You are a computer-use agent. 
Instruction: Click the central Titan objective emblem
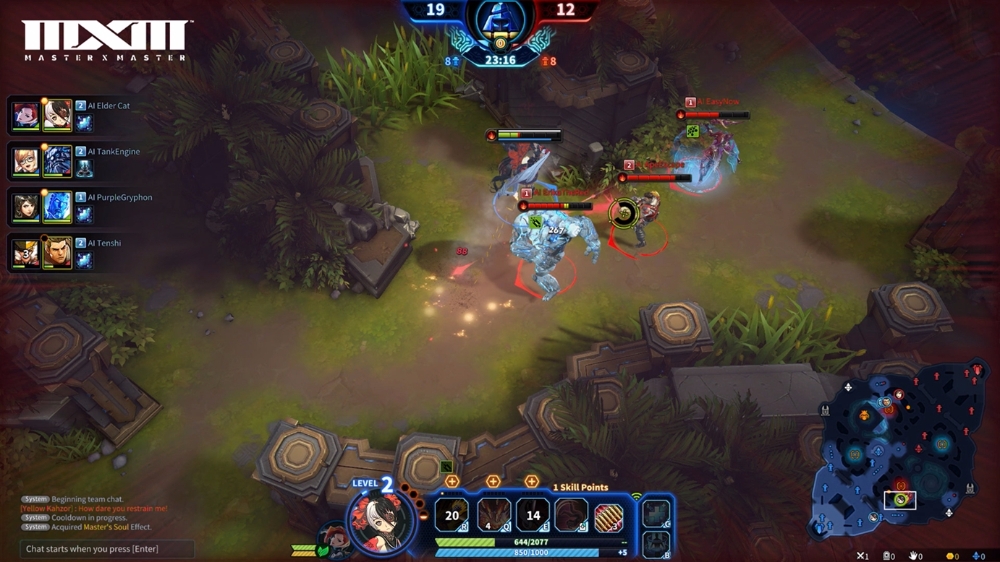(499, 22)
